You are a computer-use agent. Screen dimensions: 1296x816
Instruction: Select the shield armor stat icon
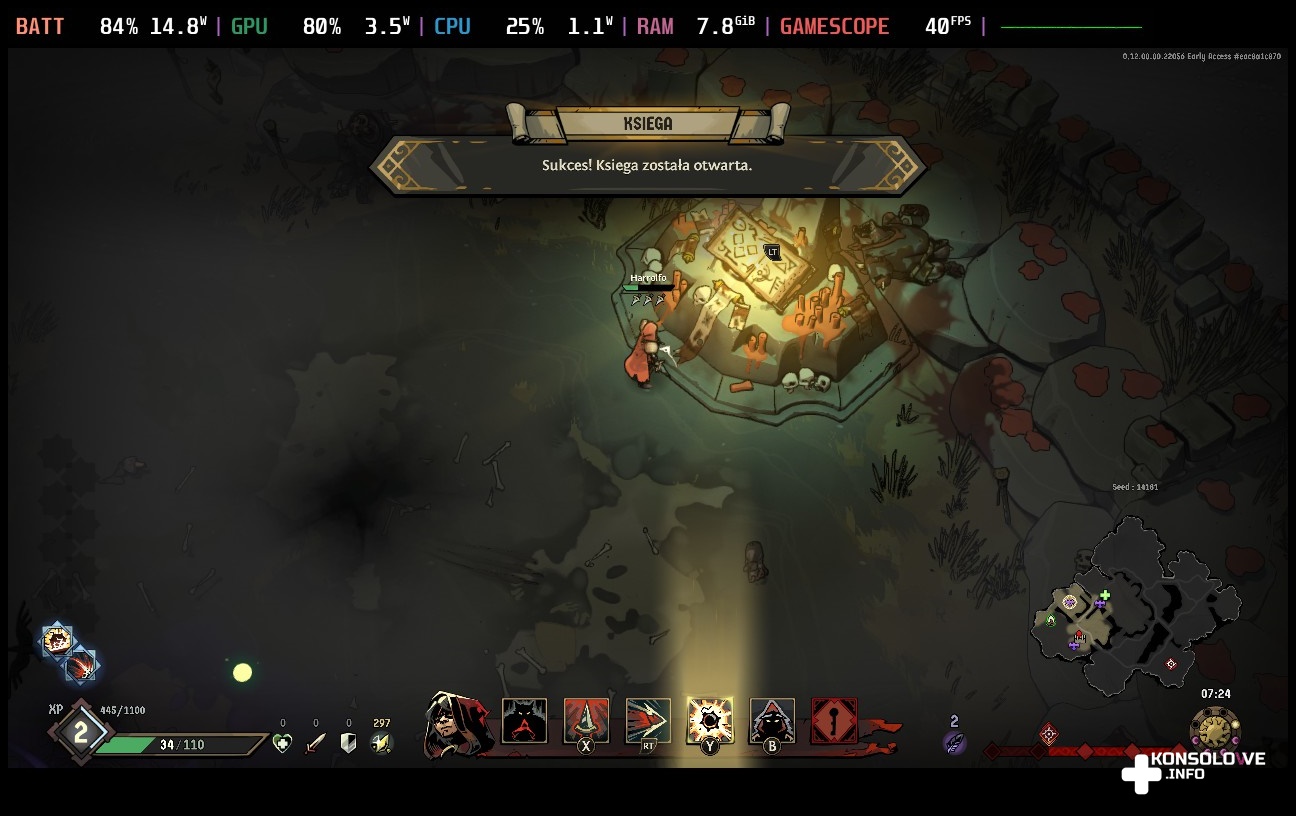[349, 743]
